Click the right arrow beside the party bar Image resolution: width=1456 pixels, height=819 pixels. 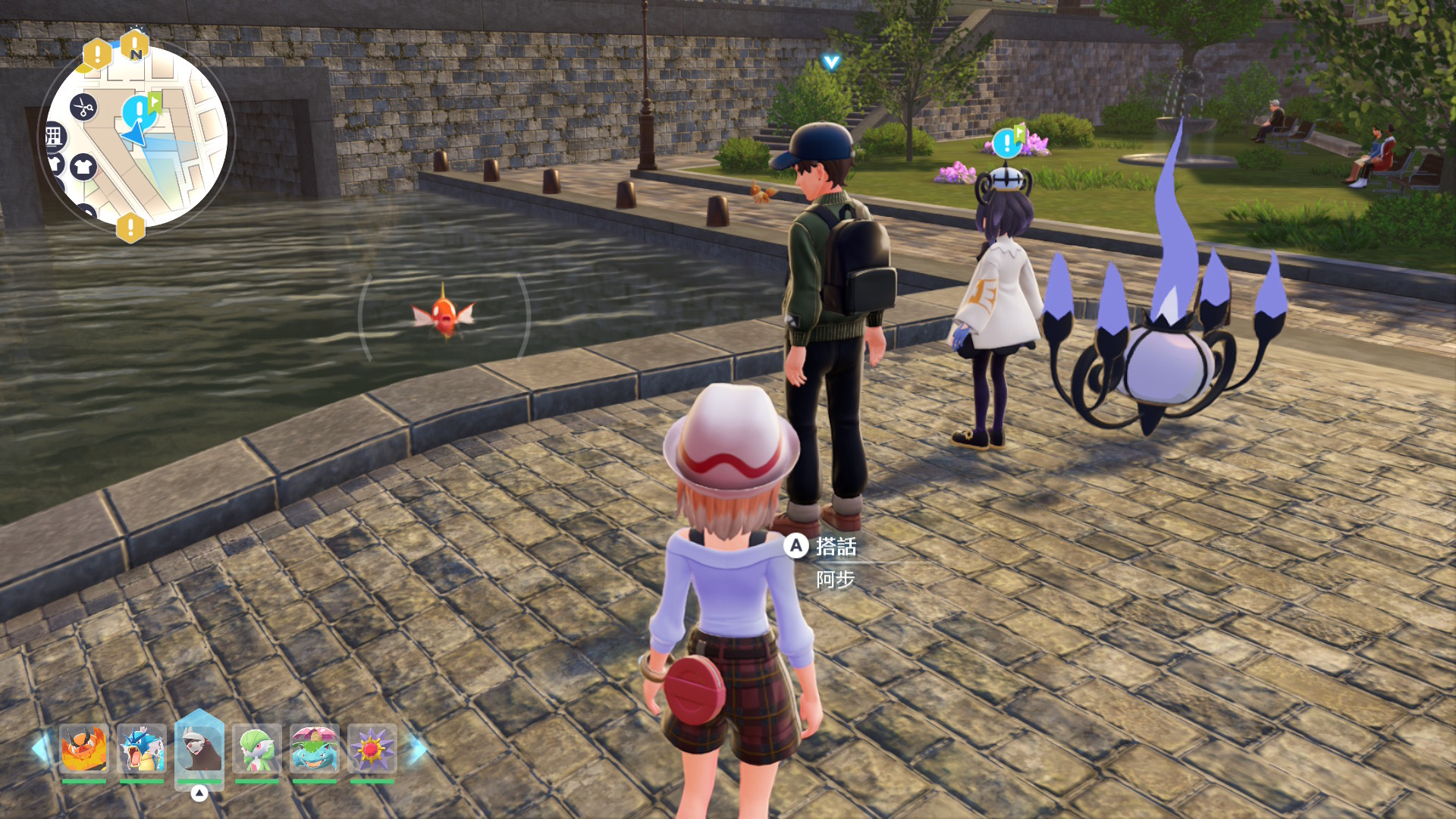point(416,748)
